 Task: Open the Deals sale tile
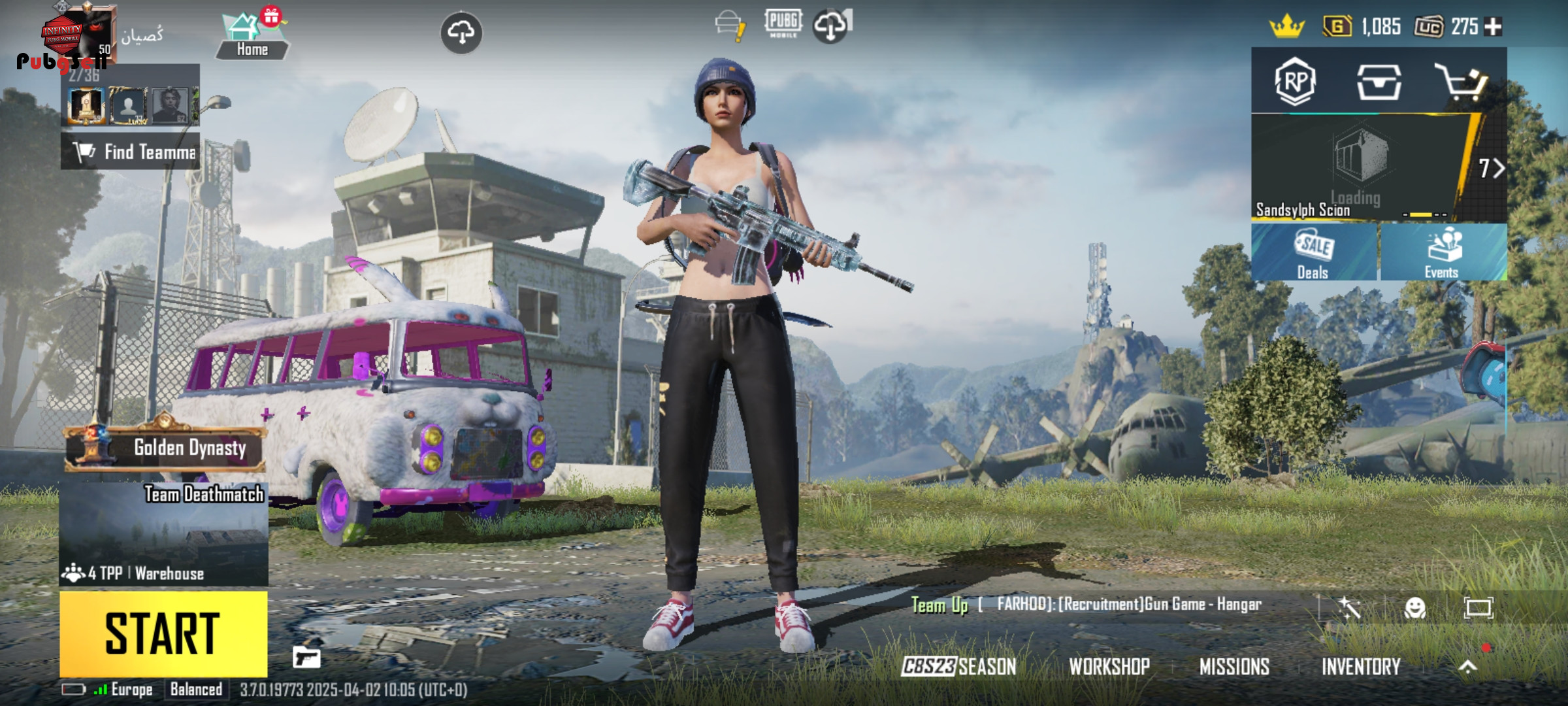(x=1313, y=253)
